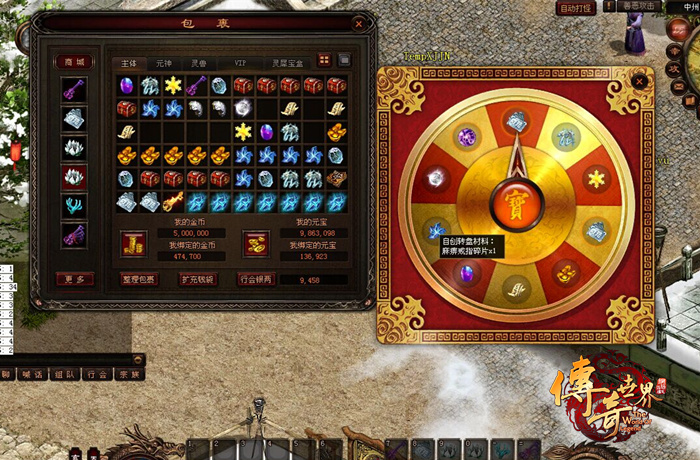Open the 商城 shop
The image size is (700, 460).
tap(73, 62)
